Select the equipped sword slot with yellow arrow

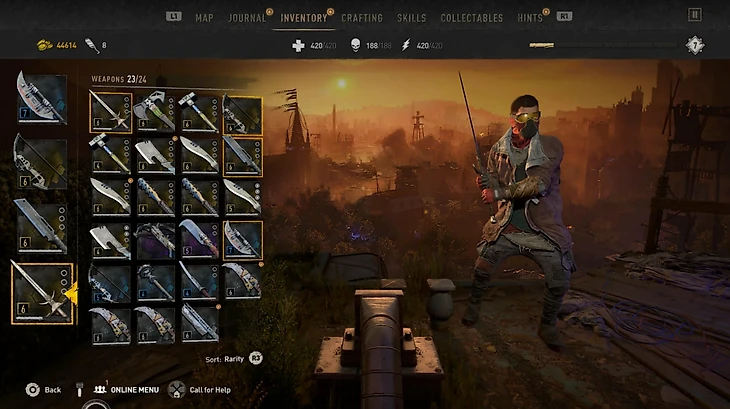[x=41, y=292]
